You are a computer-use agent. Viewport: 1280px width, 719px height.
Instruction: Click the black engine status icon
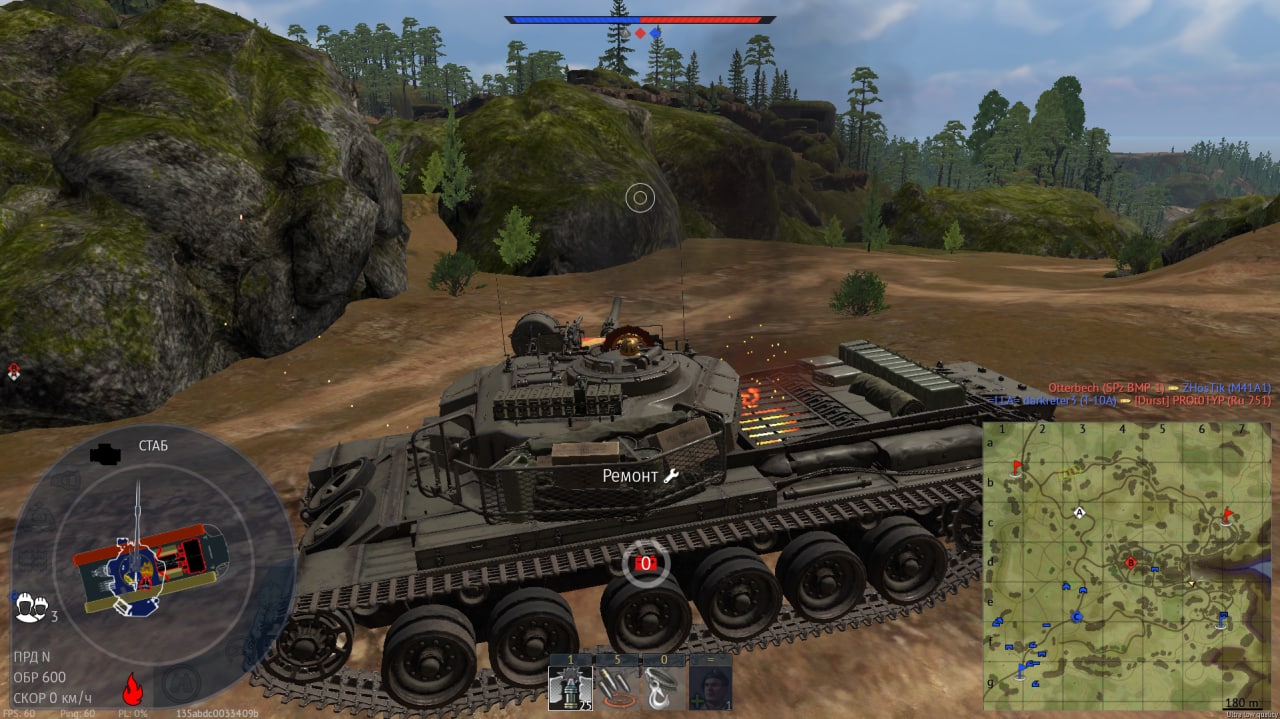tap(104, 454)
